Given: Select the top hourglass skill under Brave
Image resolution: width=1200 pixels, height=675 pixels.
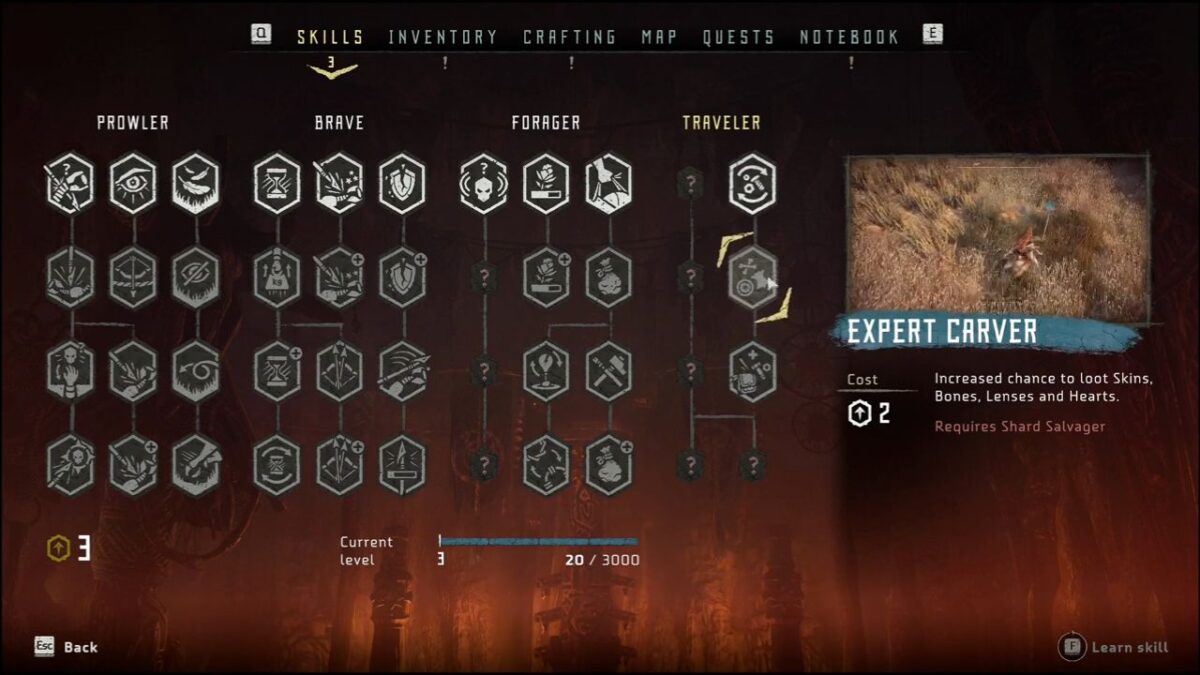Looking at the screenshot, I should pyautogui.click(x=277, y=183).
